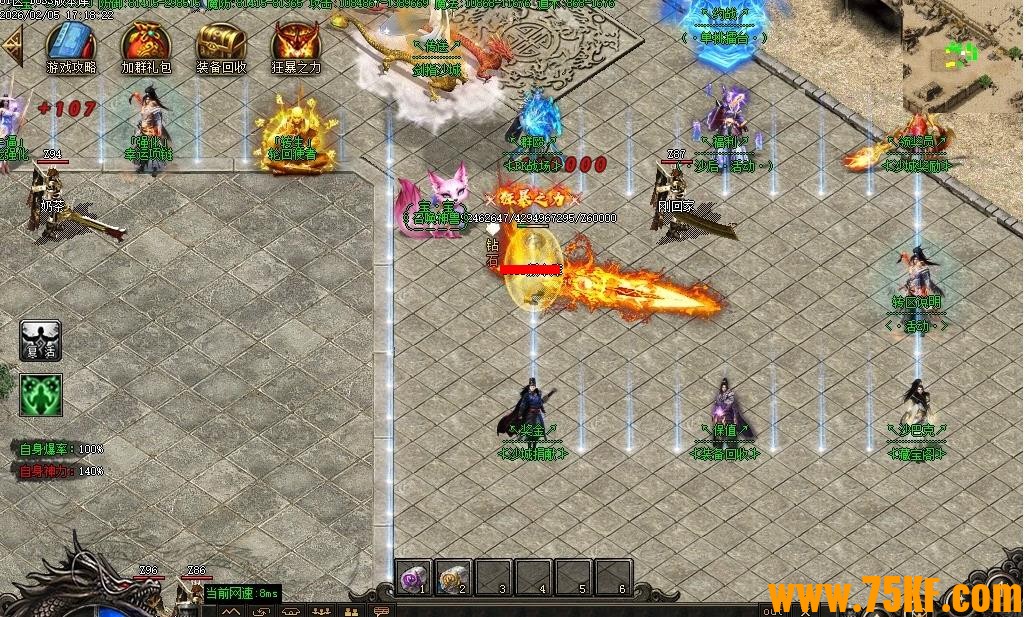Click the three-person guild button on bottom bar
This screenshot has height=617, width=1026.
point(322,610)
